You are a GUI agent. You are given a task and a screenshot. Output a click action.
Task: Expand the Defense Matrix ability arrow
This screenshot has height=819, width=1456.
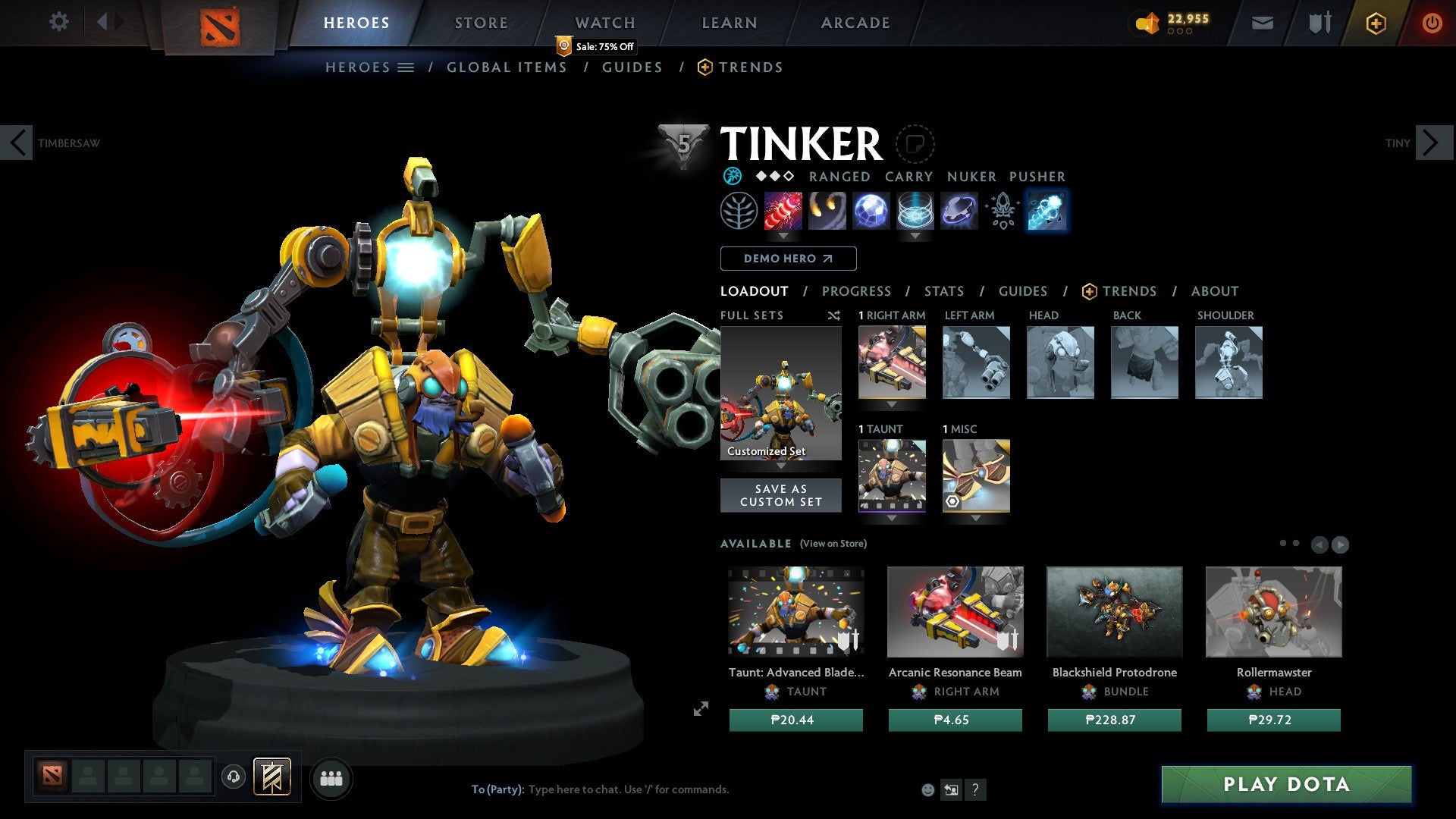pos(915,237)
